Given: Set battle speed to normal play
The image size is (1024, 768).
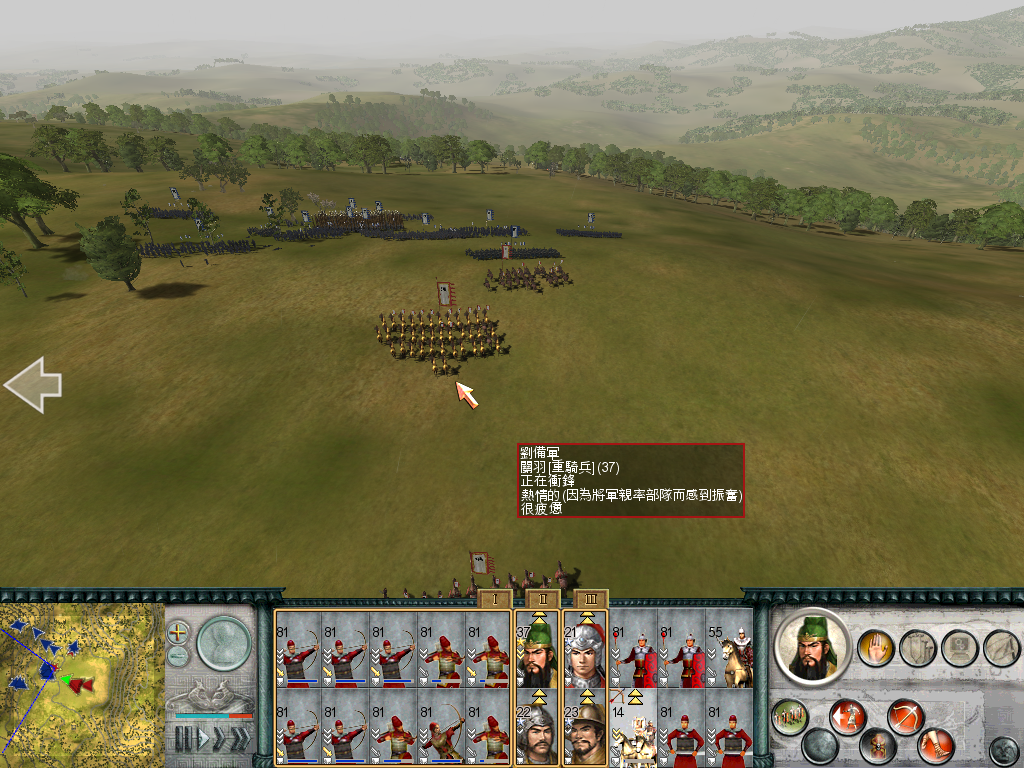Looking at the screenshot, I should click(203, 739).
